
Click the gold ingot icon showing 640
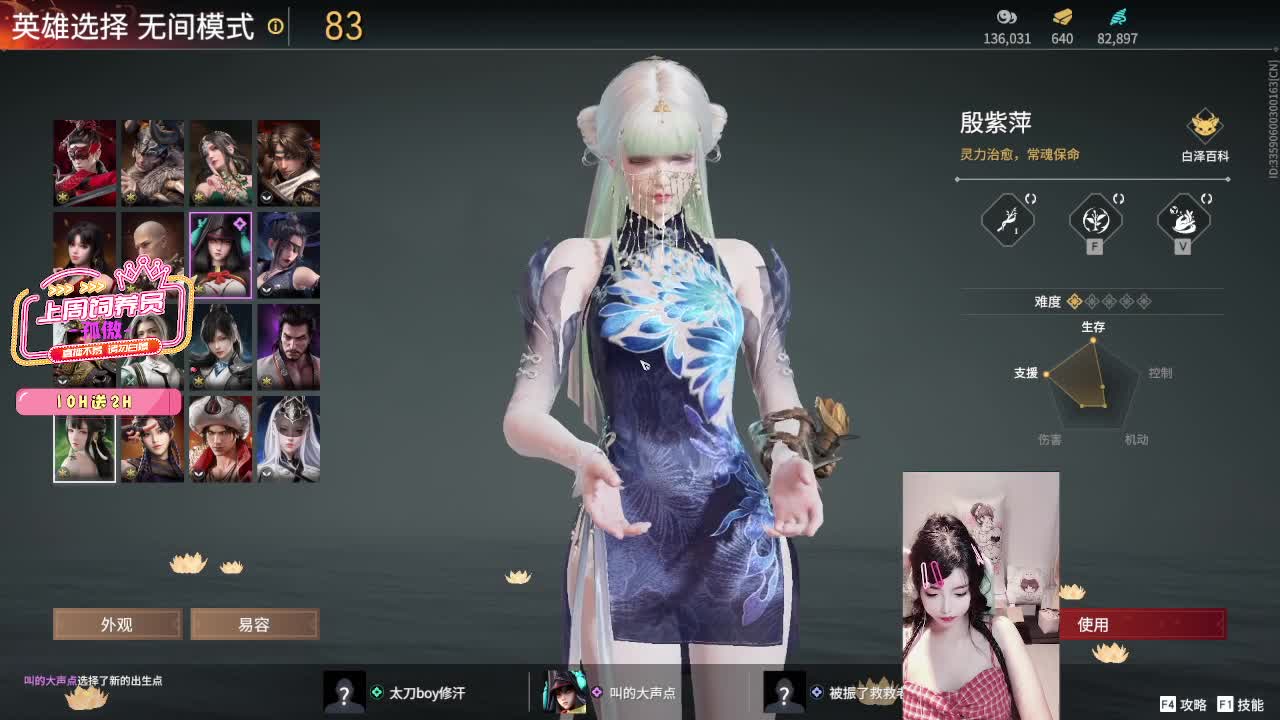[x=1060, y=17]
